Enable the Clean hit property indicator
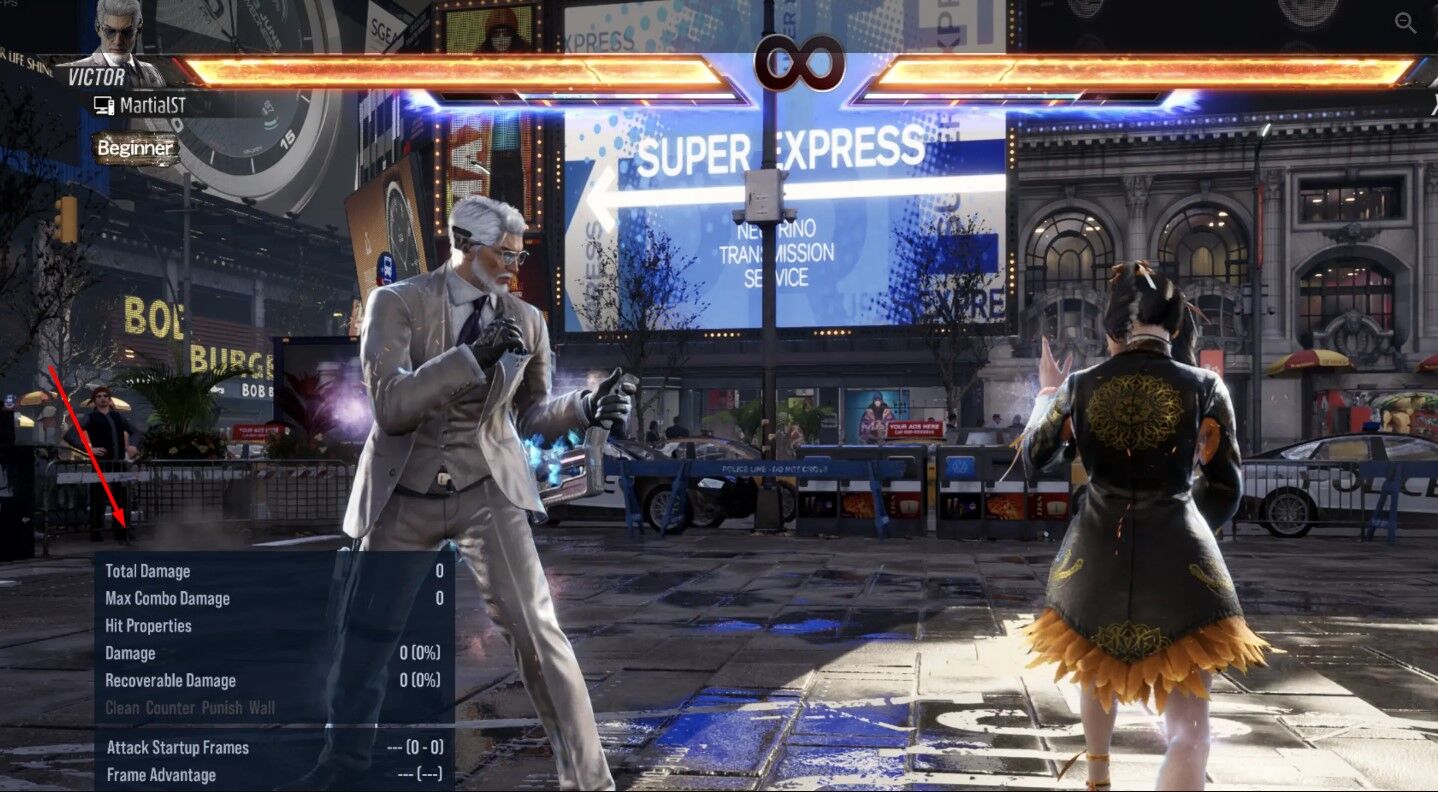The image size is (1438, 792). (120, 708)
